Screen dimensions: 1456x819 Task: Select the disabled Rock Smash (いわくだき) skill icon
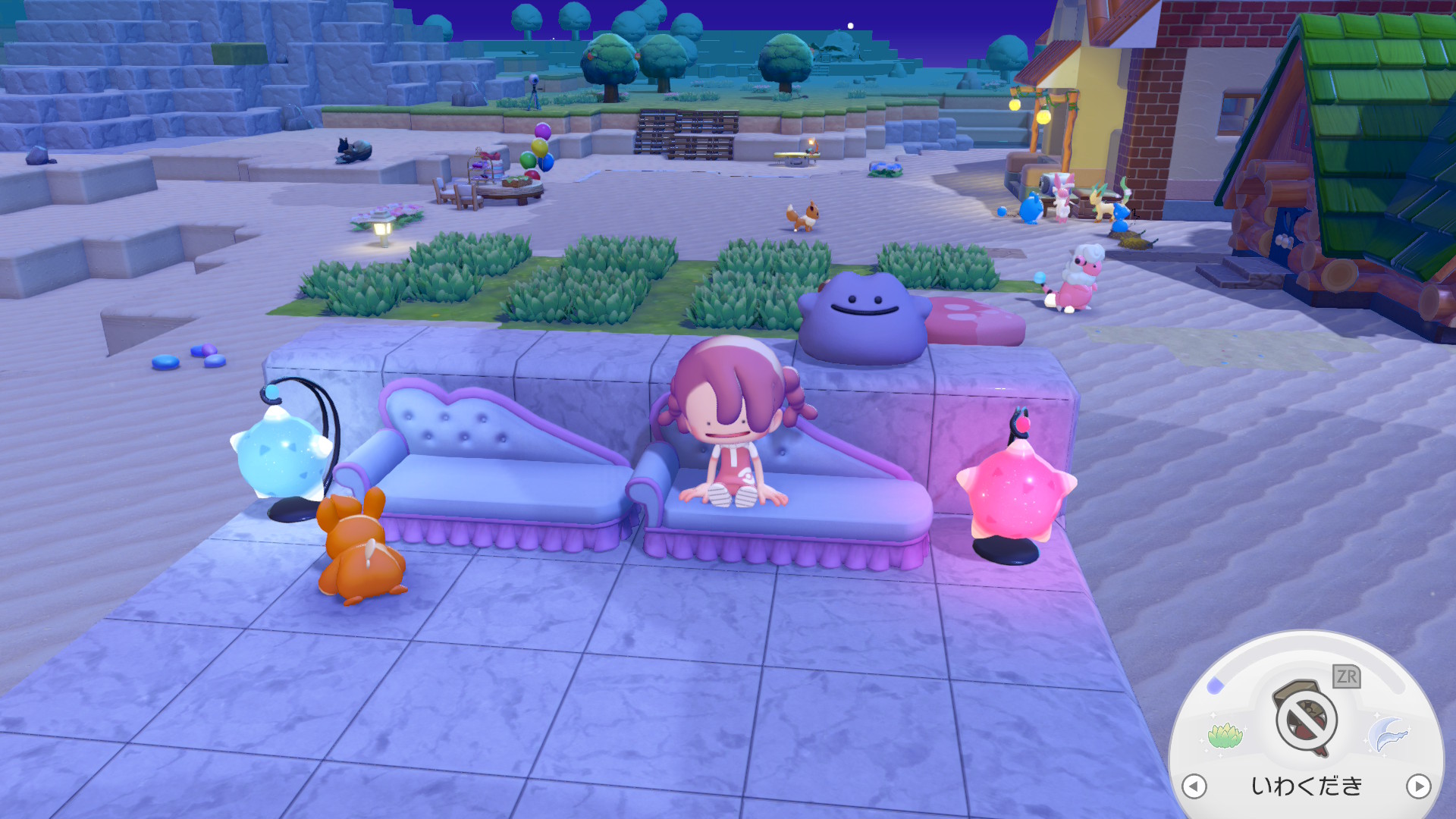1305,719
